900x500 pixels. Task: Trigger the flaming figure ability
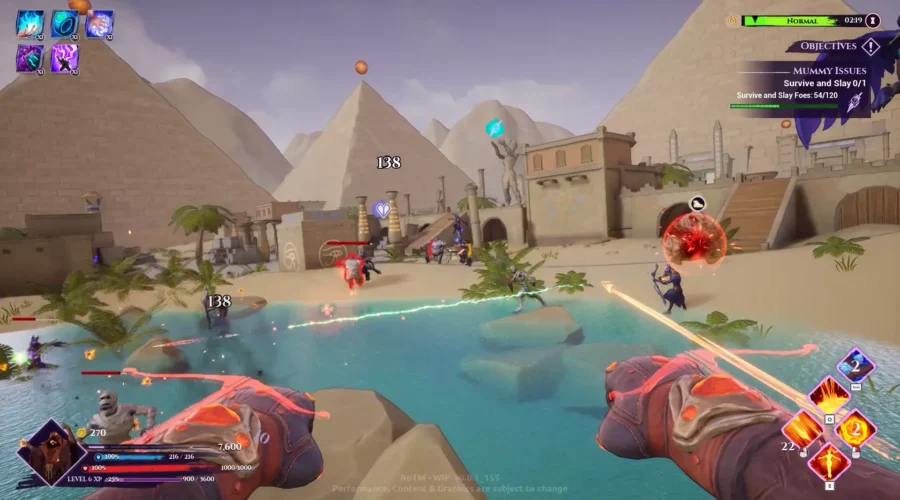pyautogui.click(x=829, y=462)
